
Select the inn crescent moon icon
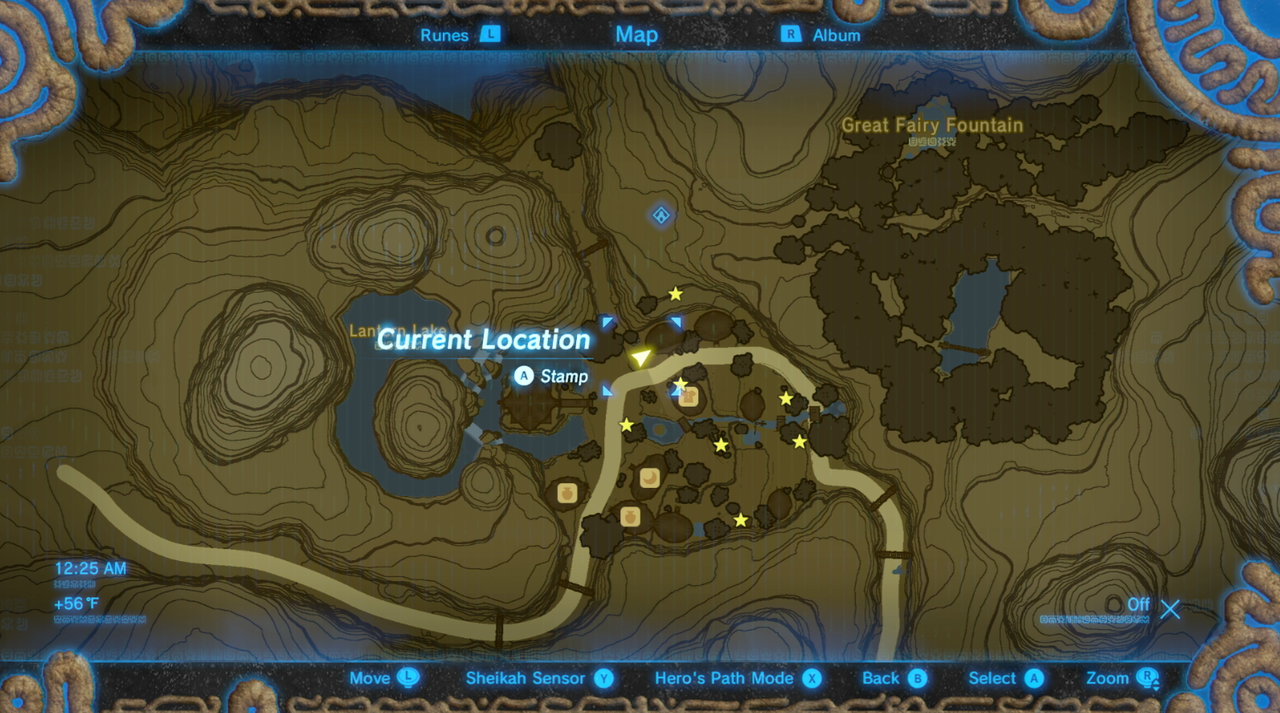click(649, 478)
